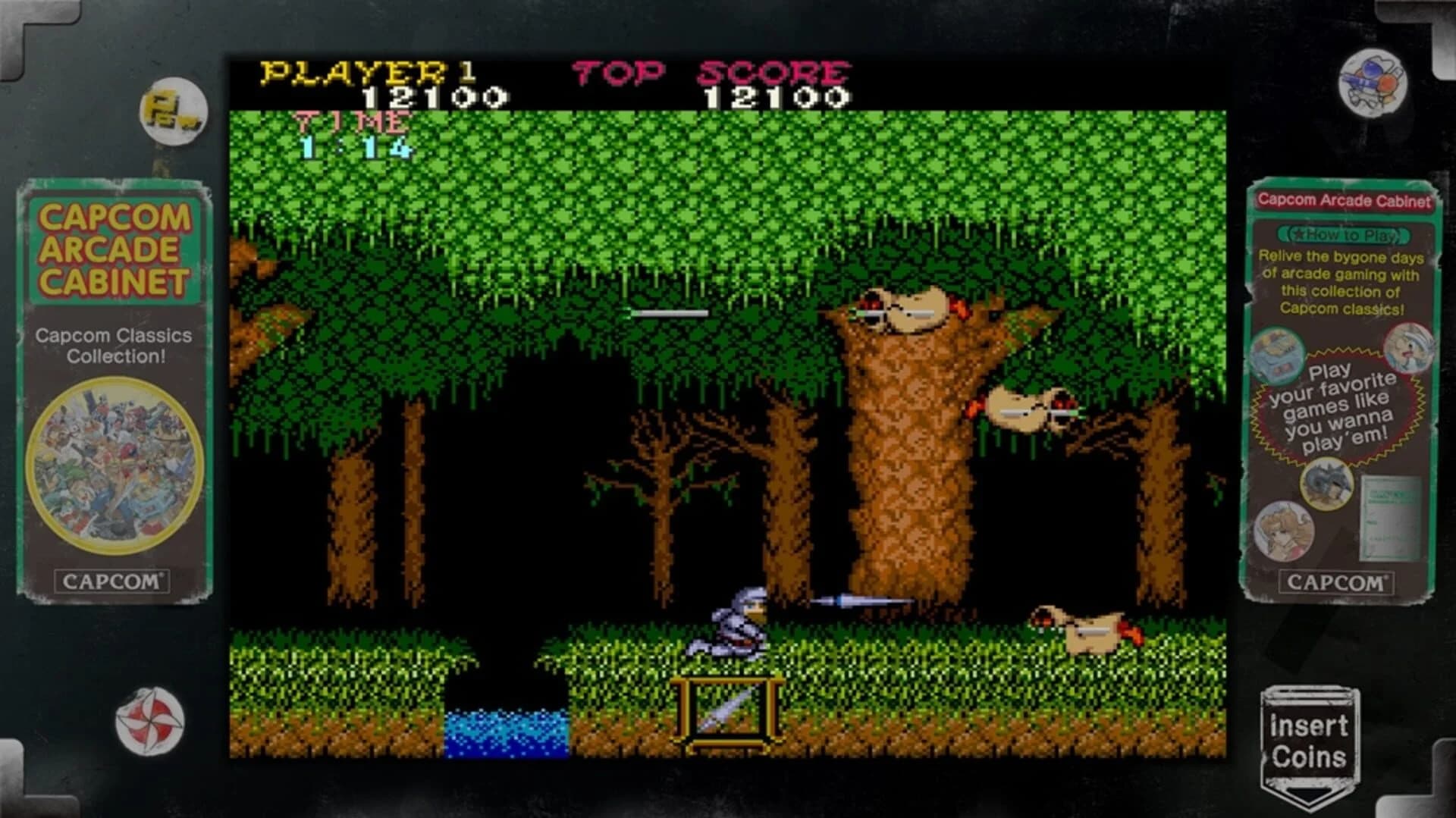
Task: Click the flying Red Arremer bird near the treetop
Action: point(902,311)
